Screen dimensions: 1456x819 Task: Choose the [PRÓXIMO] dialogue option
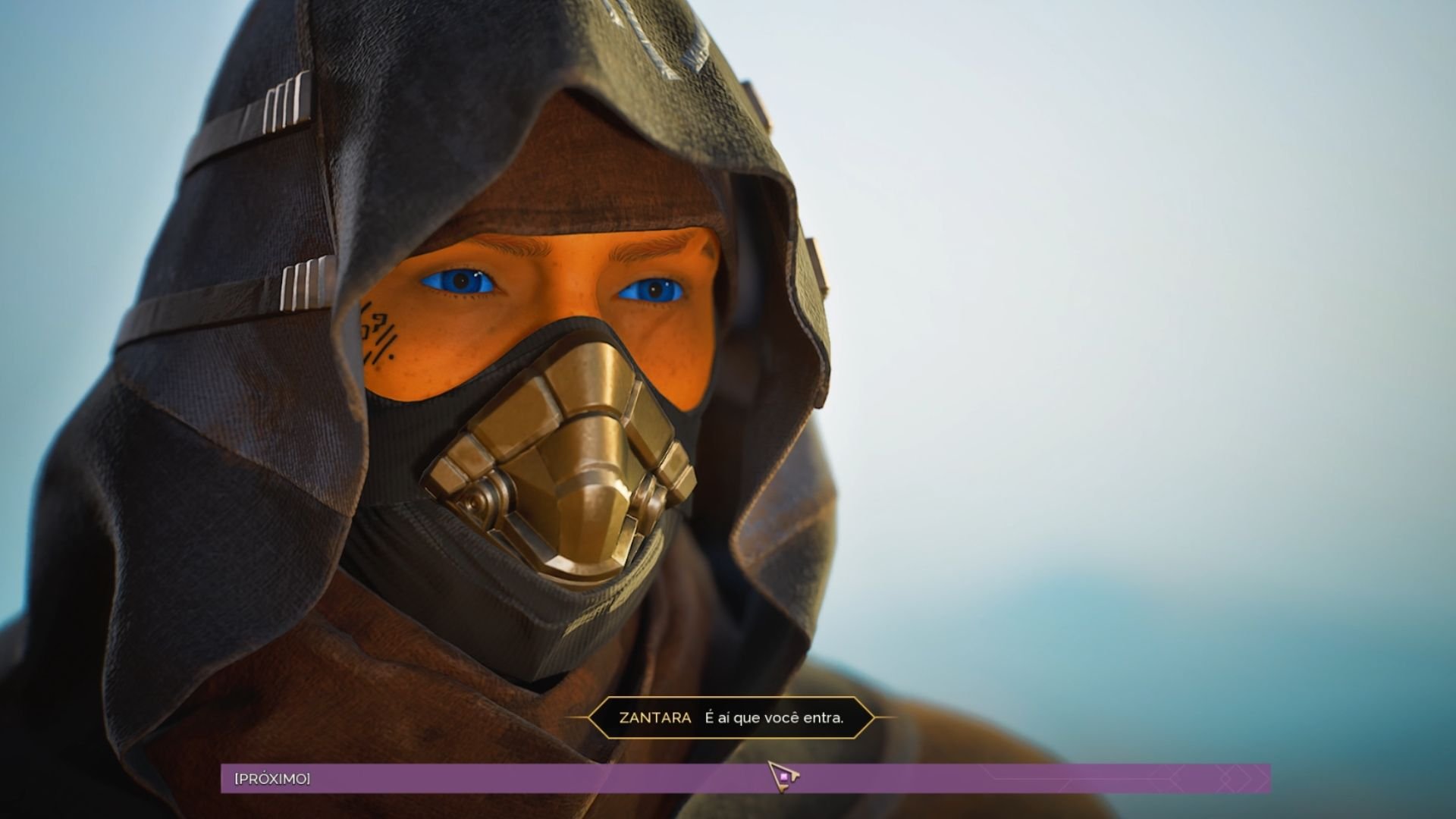(x=273, y=779)
